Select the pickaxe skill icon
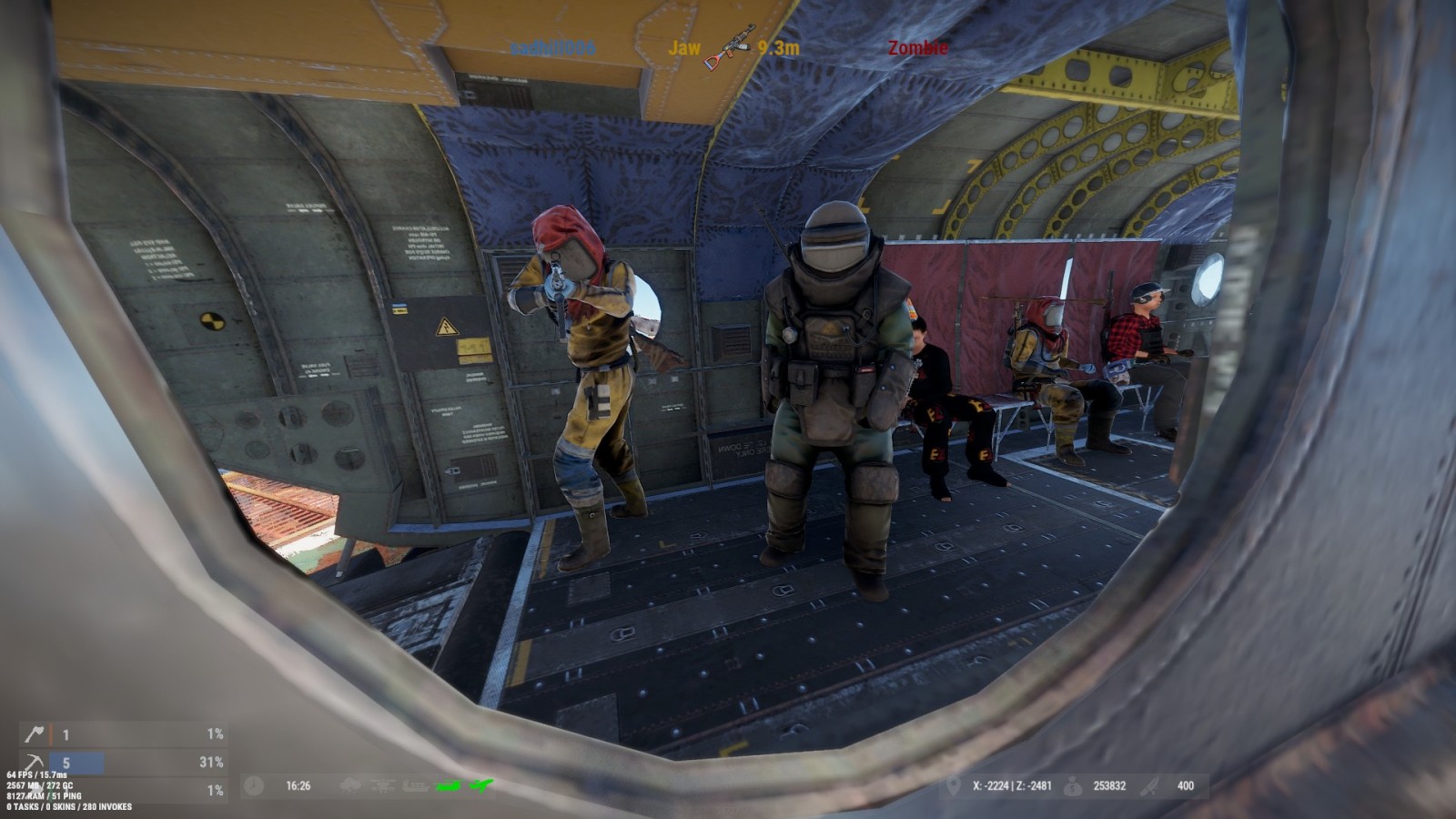Screen dimensions: 1456x819 tap(35, 763)
